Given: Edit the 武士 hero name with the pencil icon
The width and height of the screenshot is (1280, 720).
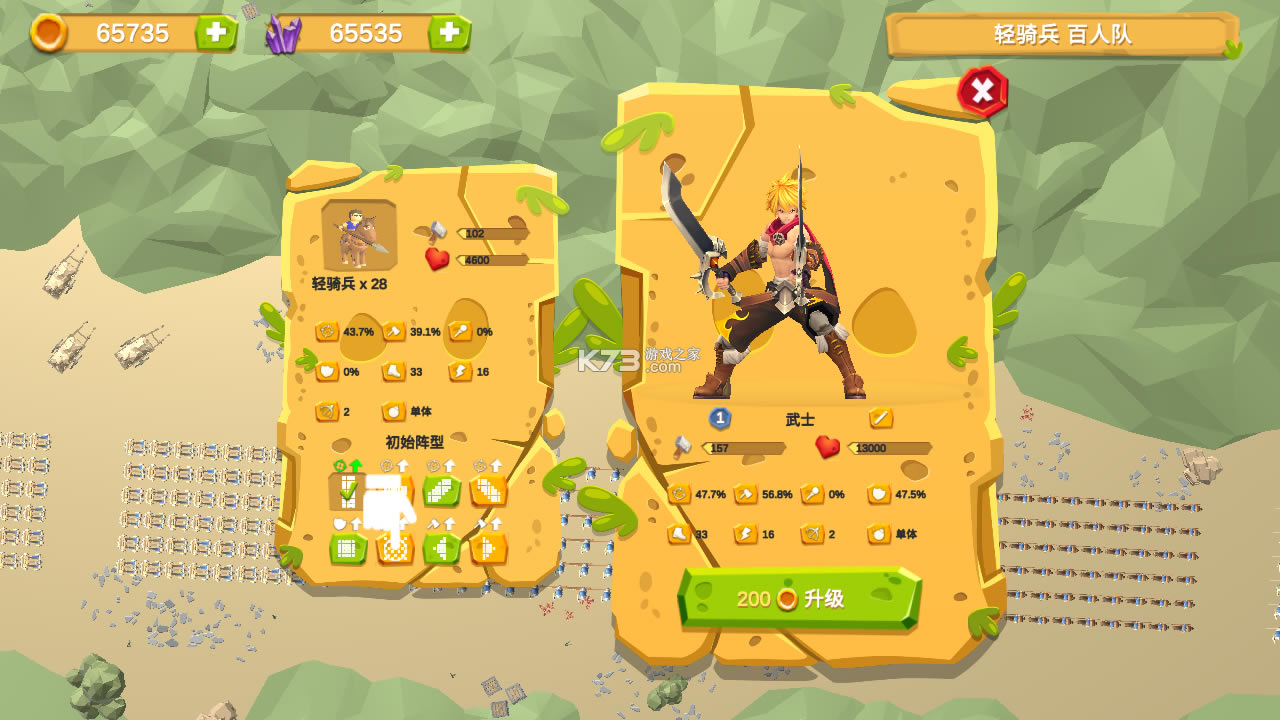Looking at the screenshot, I should (880, 418).
